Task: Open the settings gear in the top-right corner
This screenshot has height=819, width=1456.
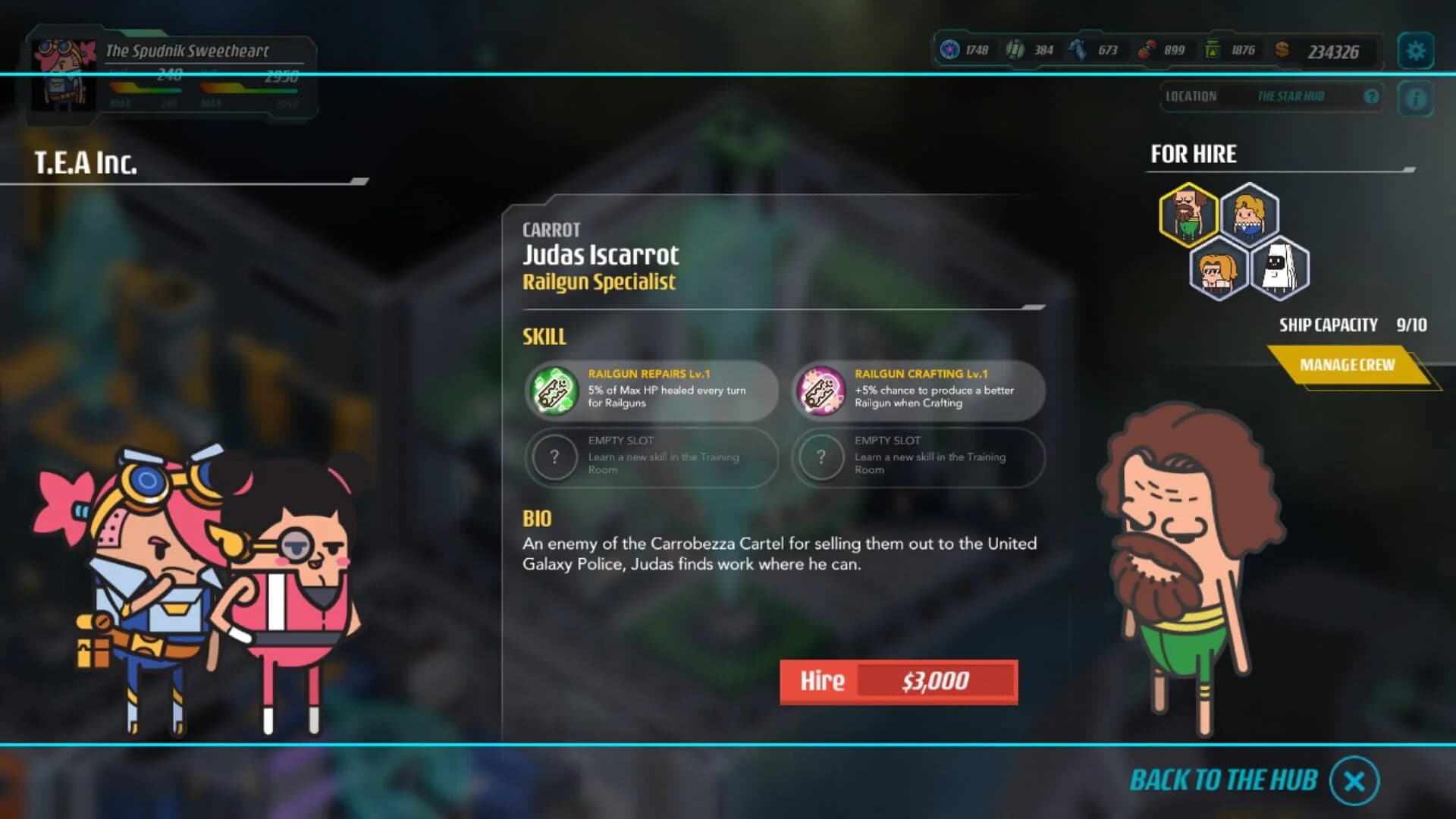Action: (1415, 50)
